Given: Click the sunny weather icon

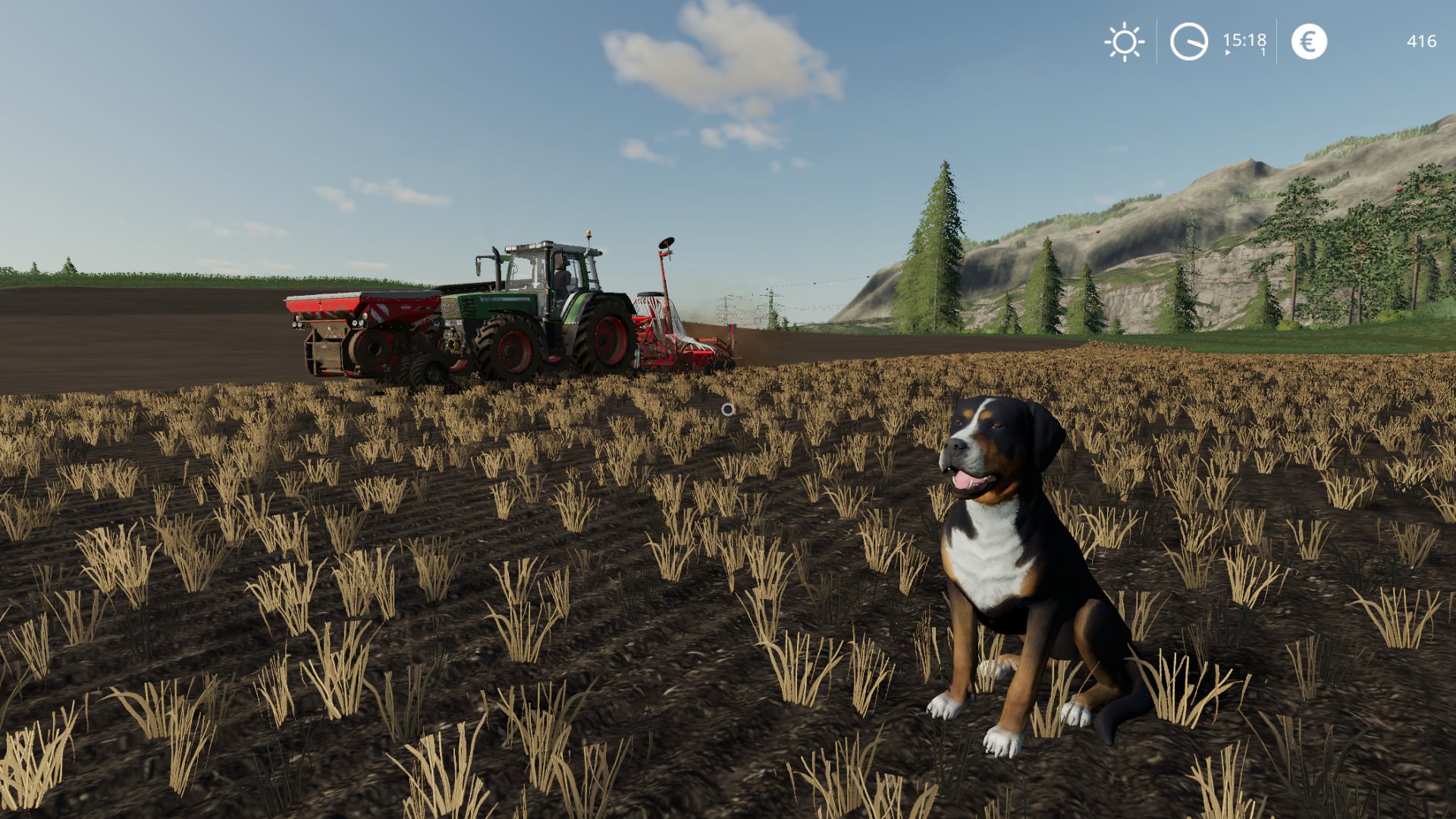Looking at the screenshot, I should point(1124,42).
